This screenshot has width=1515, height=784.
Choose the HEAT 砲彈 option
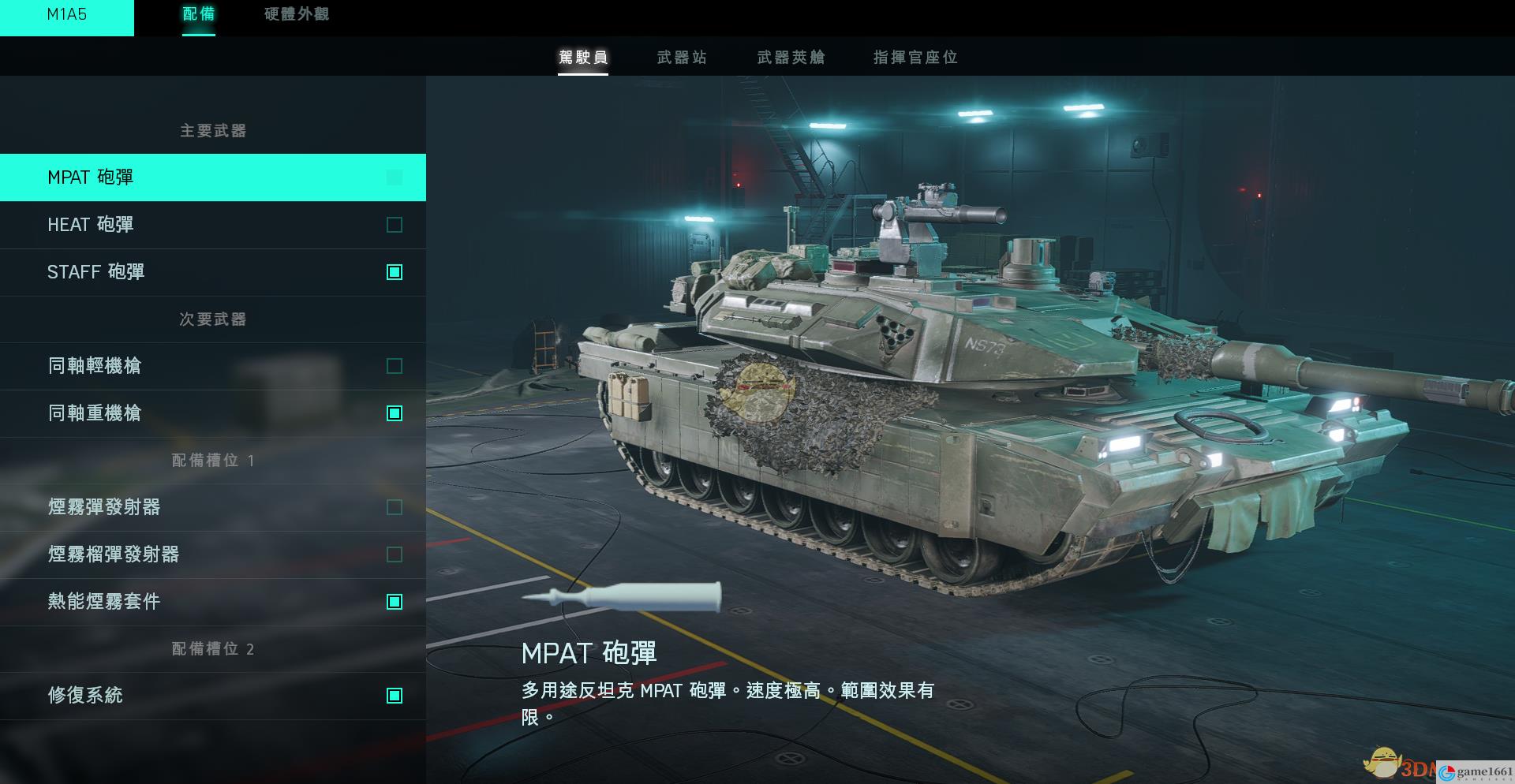(x=212, y=225)
